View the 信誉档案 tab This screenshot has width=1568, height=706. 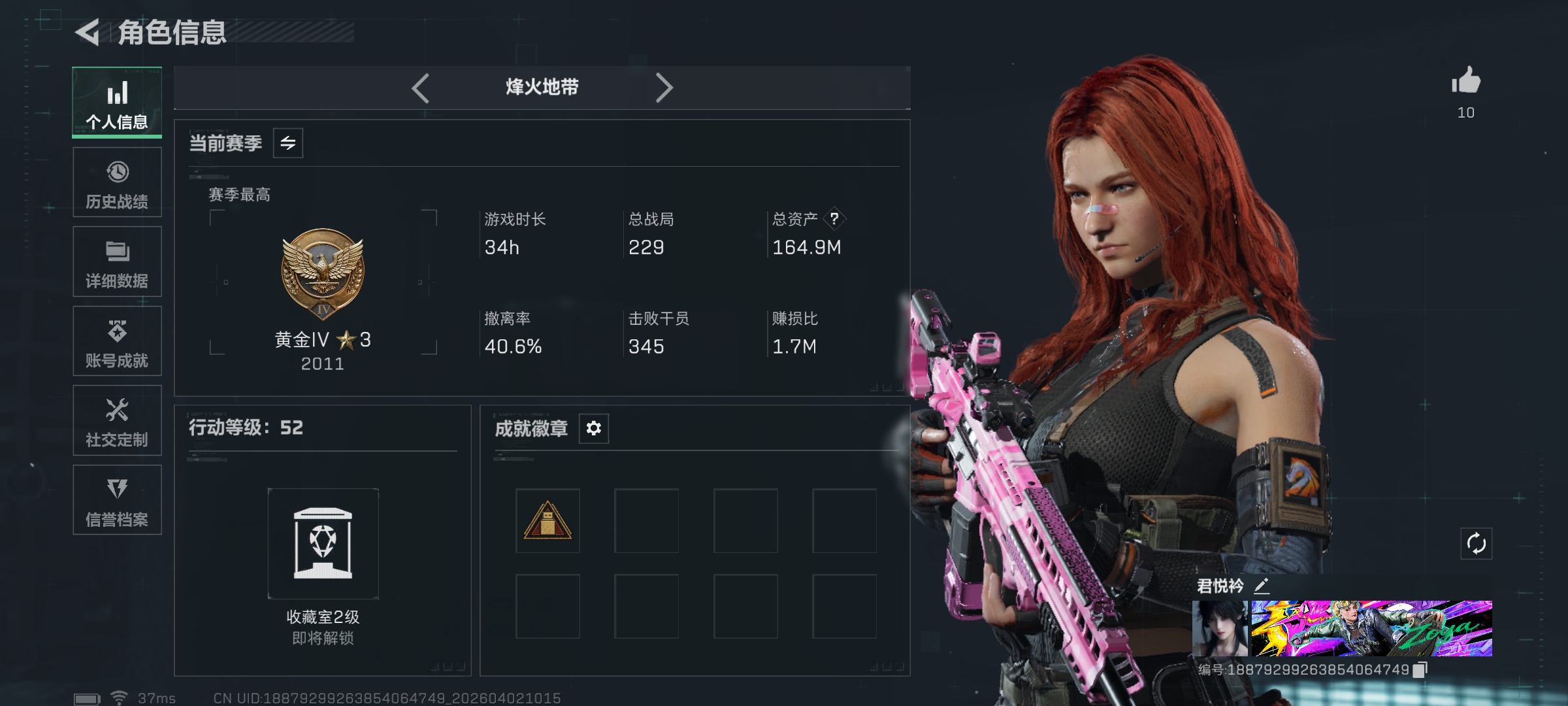click(x=117, y=500)
